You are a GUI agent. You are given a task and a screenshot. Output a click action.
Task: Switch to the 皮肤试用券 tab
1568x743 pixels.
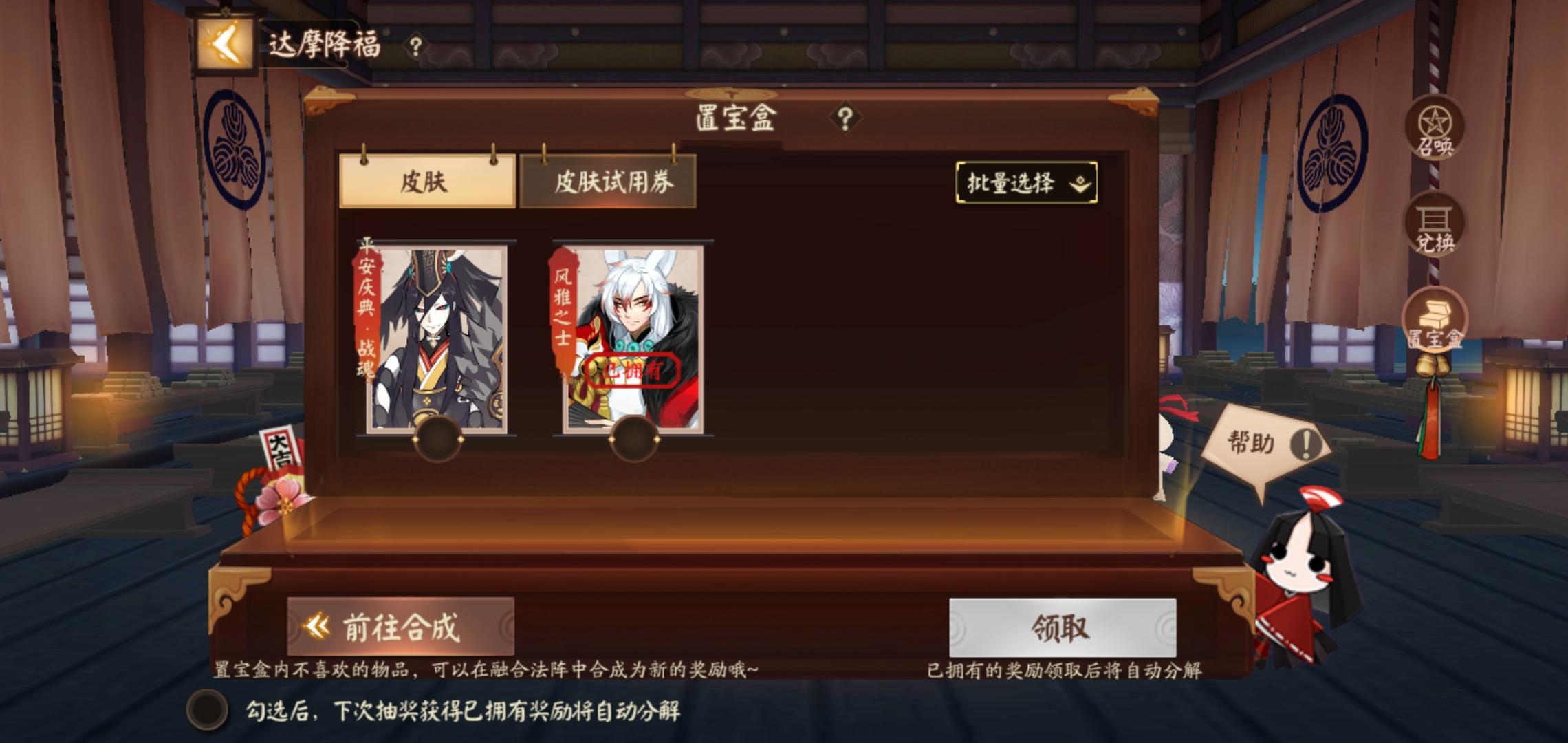point(617,181)
